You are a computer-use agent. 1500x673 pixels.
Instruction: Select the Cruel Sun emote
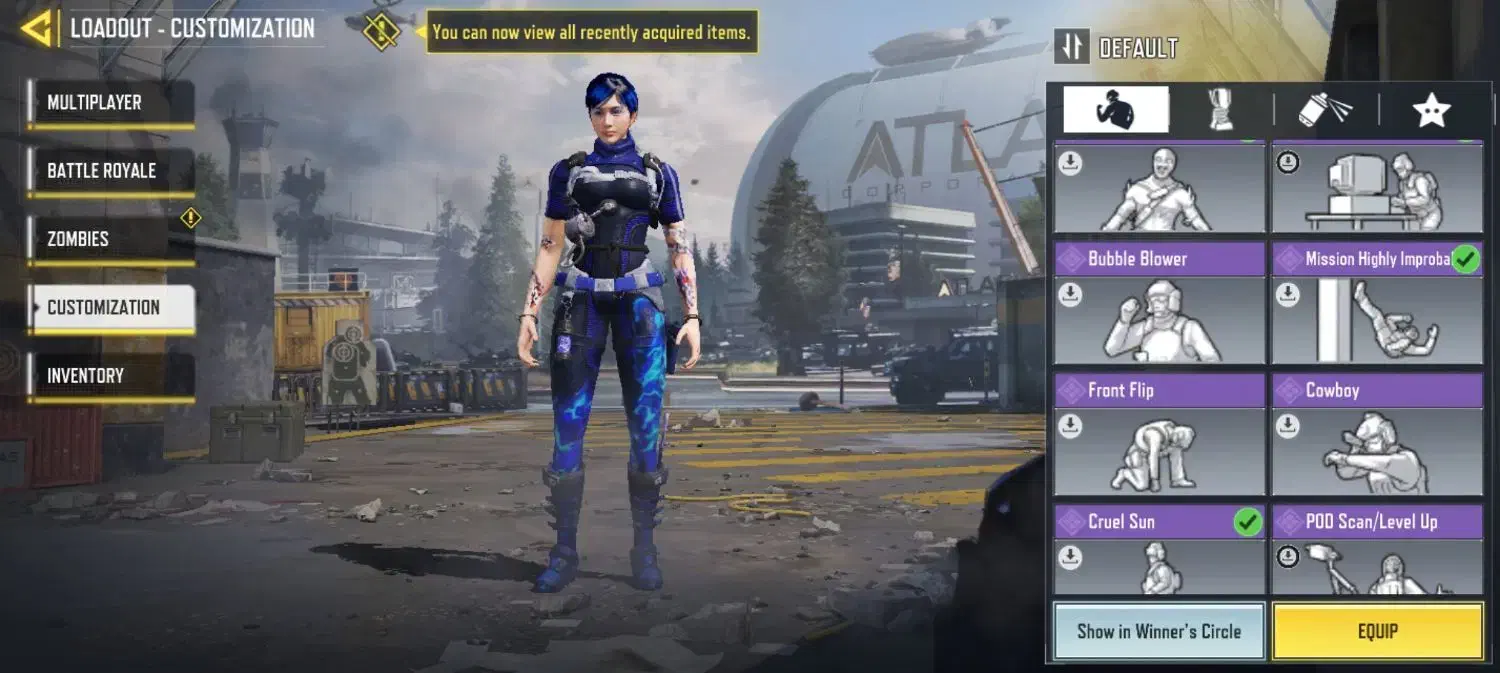[1158, 550]
